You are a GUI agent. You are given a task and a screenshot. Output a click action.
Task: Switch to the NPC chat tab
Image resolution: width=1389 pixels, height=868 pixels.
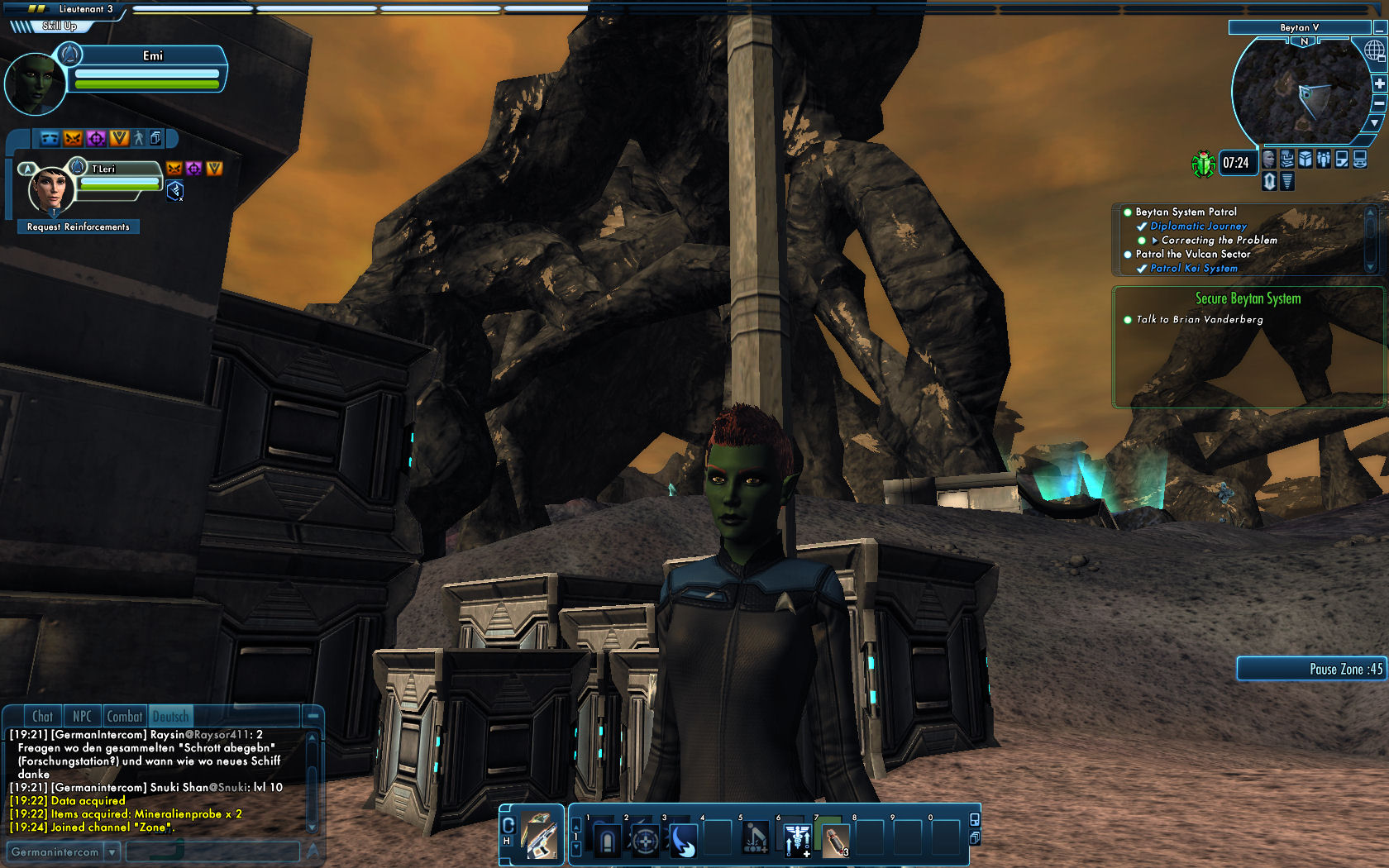(82, 717)
